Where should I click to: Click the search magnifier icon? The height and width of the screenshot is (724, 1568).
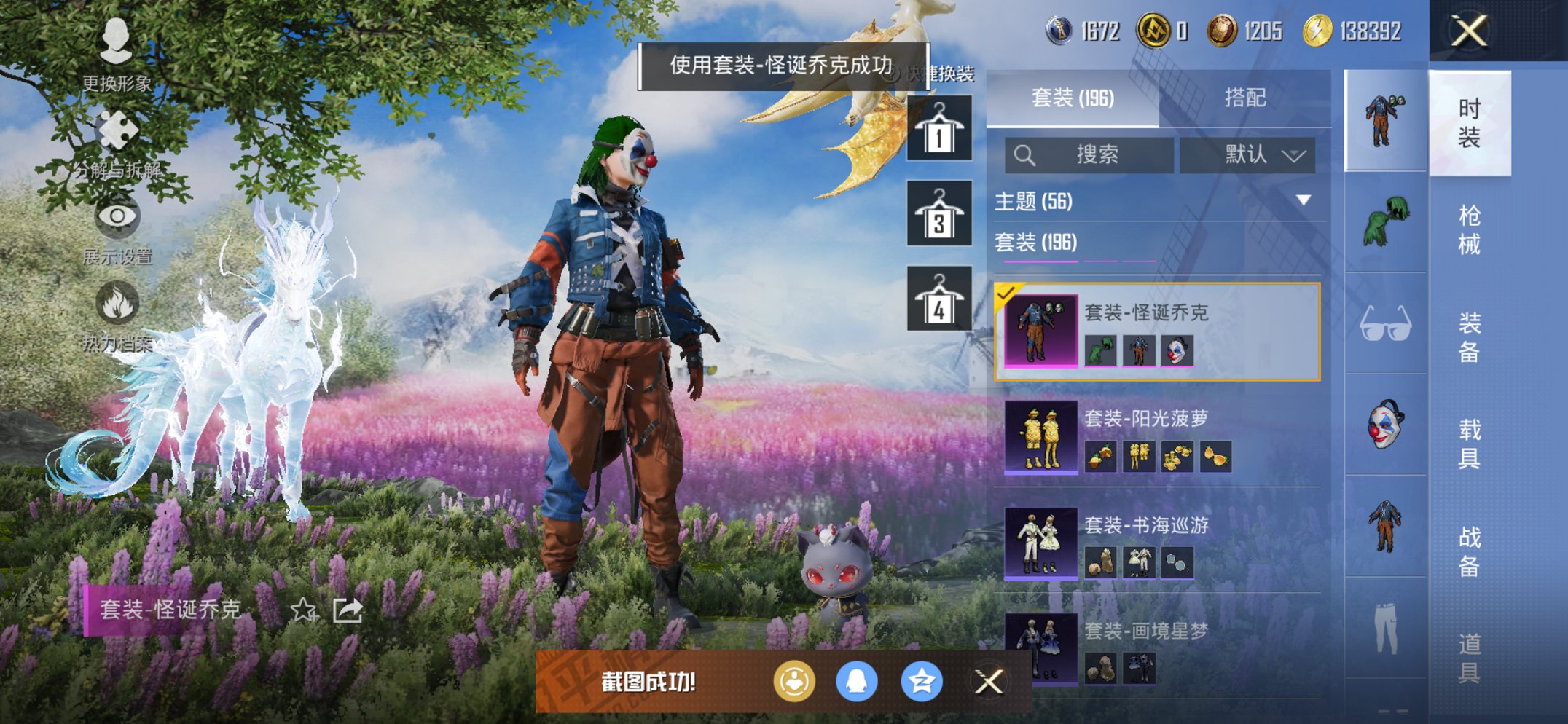pyautogui.click(x=1026, y=155)
